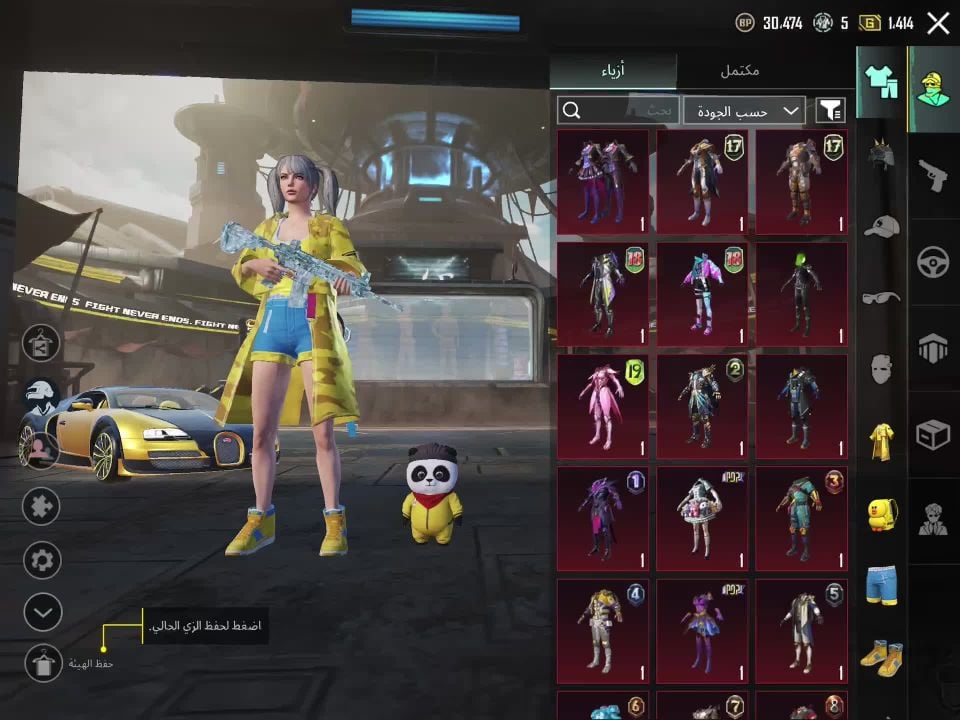Select the cap headwear category
Image resolution: width=960 pixels, height=720 pixels.
[x=881, y=226]
